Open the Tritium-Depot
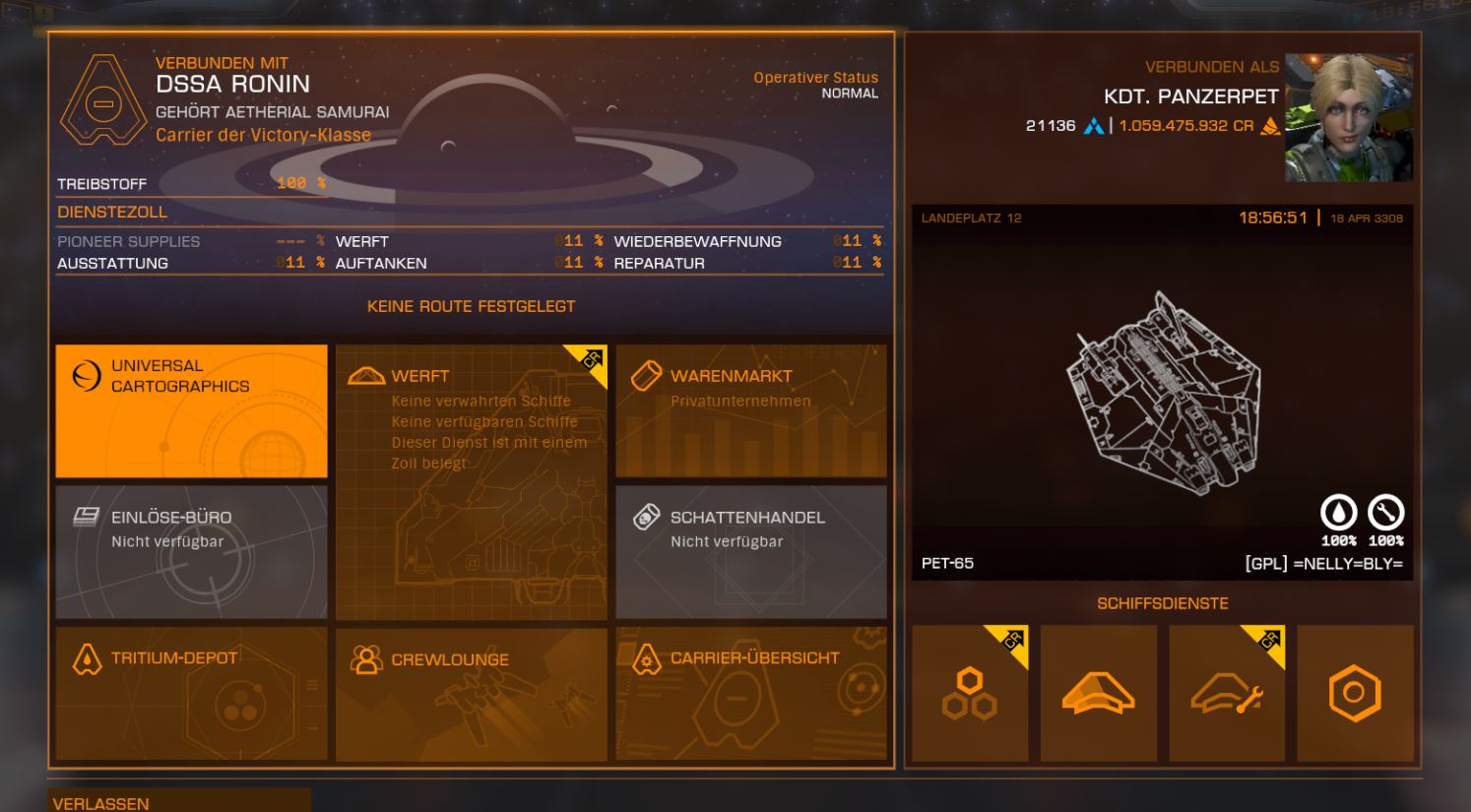 tap(191, 693)
